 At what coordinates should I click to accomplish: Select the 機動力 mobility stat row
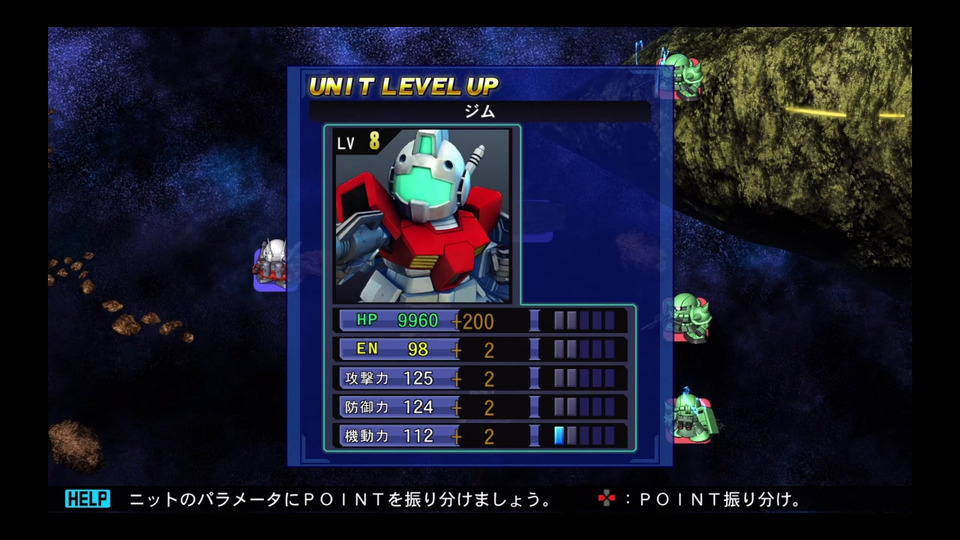480,436
